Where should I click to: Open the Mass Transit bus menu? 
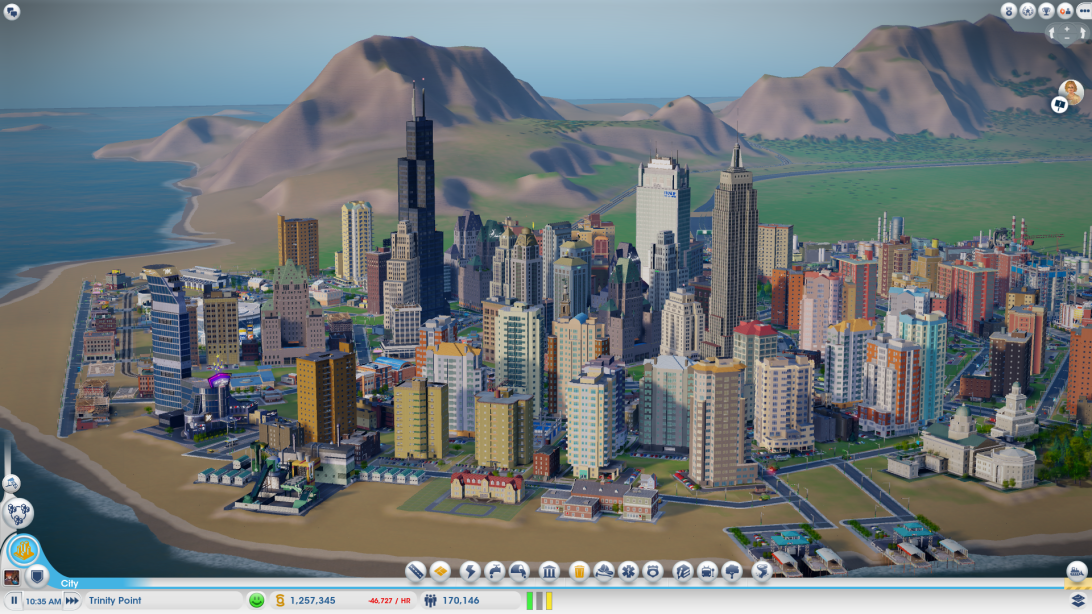pyautogui.click(x=708, y=571)
